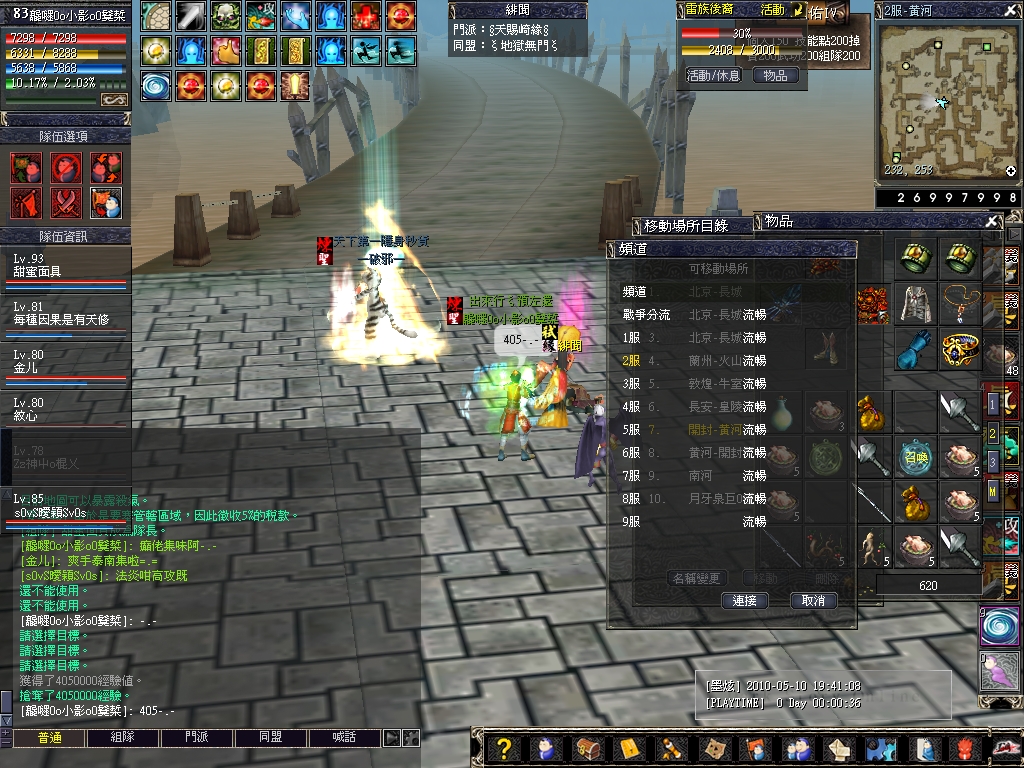Close the 物品 inventory window
This screenshot has width=1024, height=768.
(x=991, y=221)
